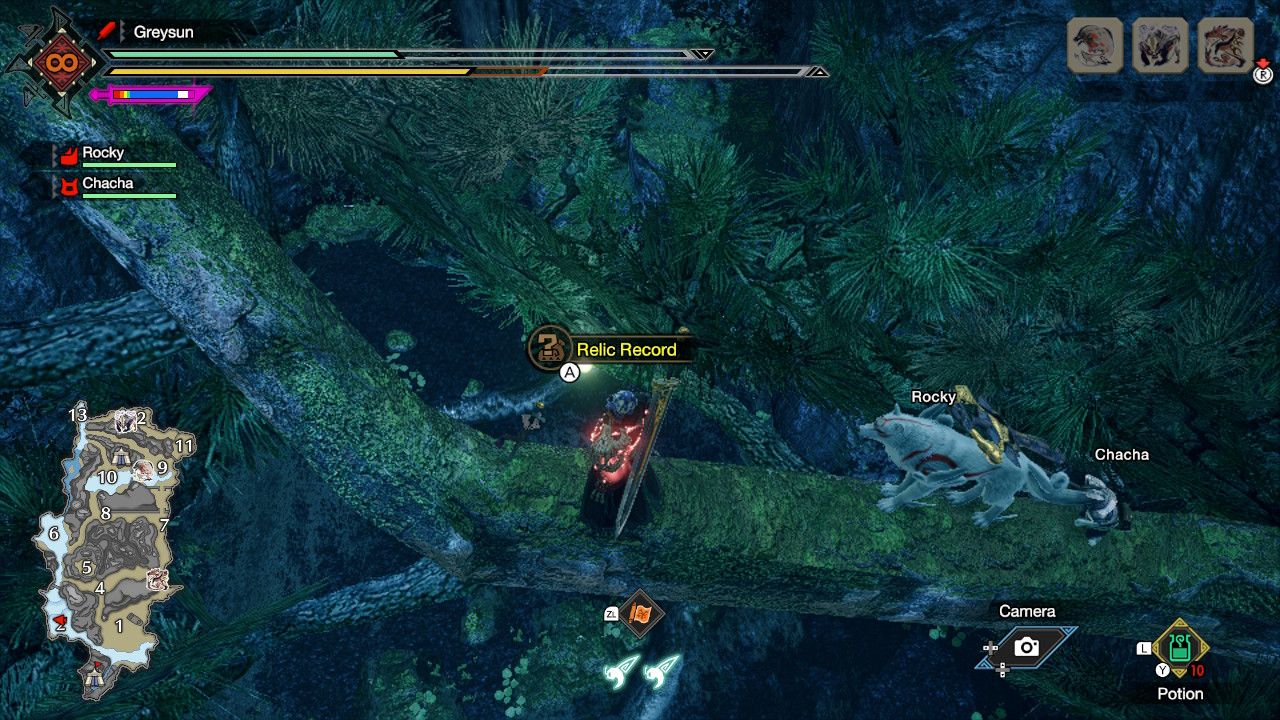Click the red R notification arrow icon
The height and width of the screenshot is (720, 1280).
pyautogui.click(x=1262, y=73)
